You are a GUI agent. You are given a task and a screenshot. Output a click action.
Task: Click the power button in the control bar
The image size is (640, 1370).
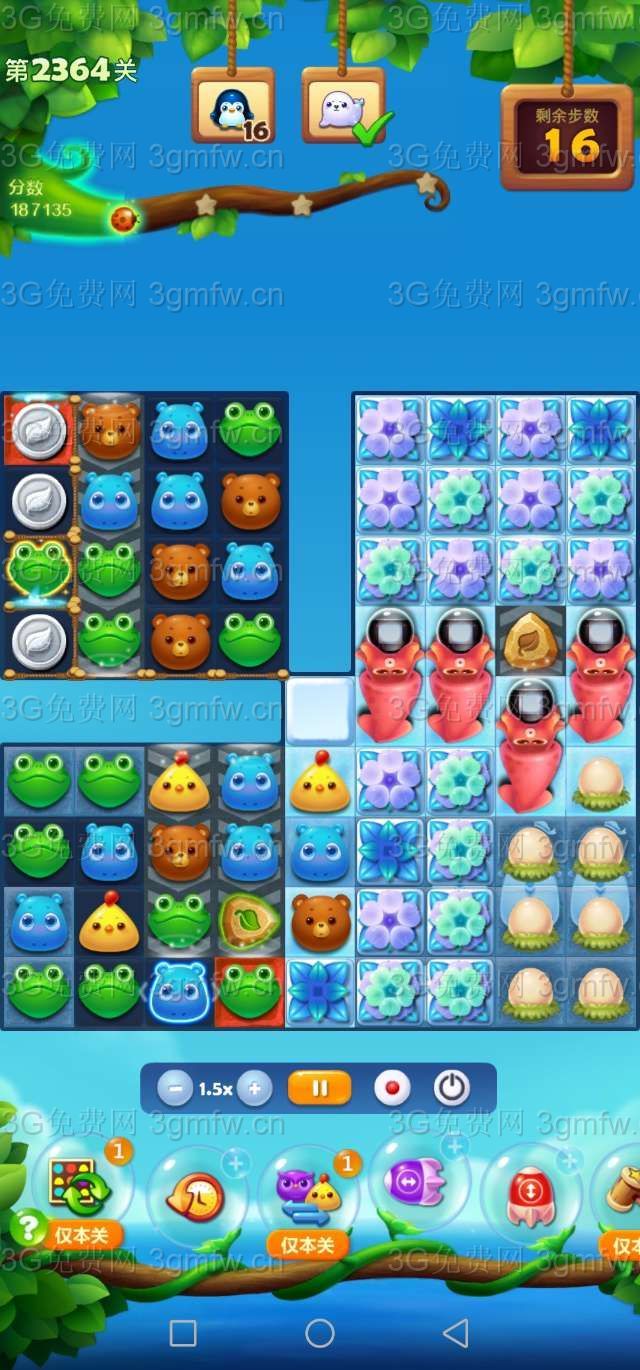(x=451, y=1088)
